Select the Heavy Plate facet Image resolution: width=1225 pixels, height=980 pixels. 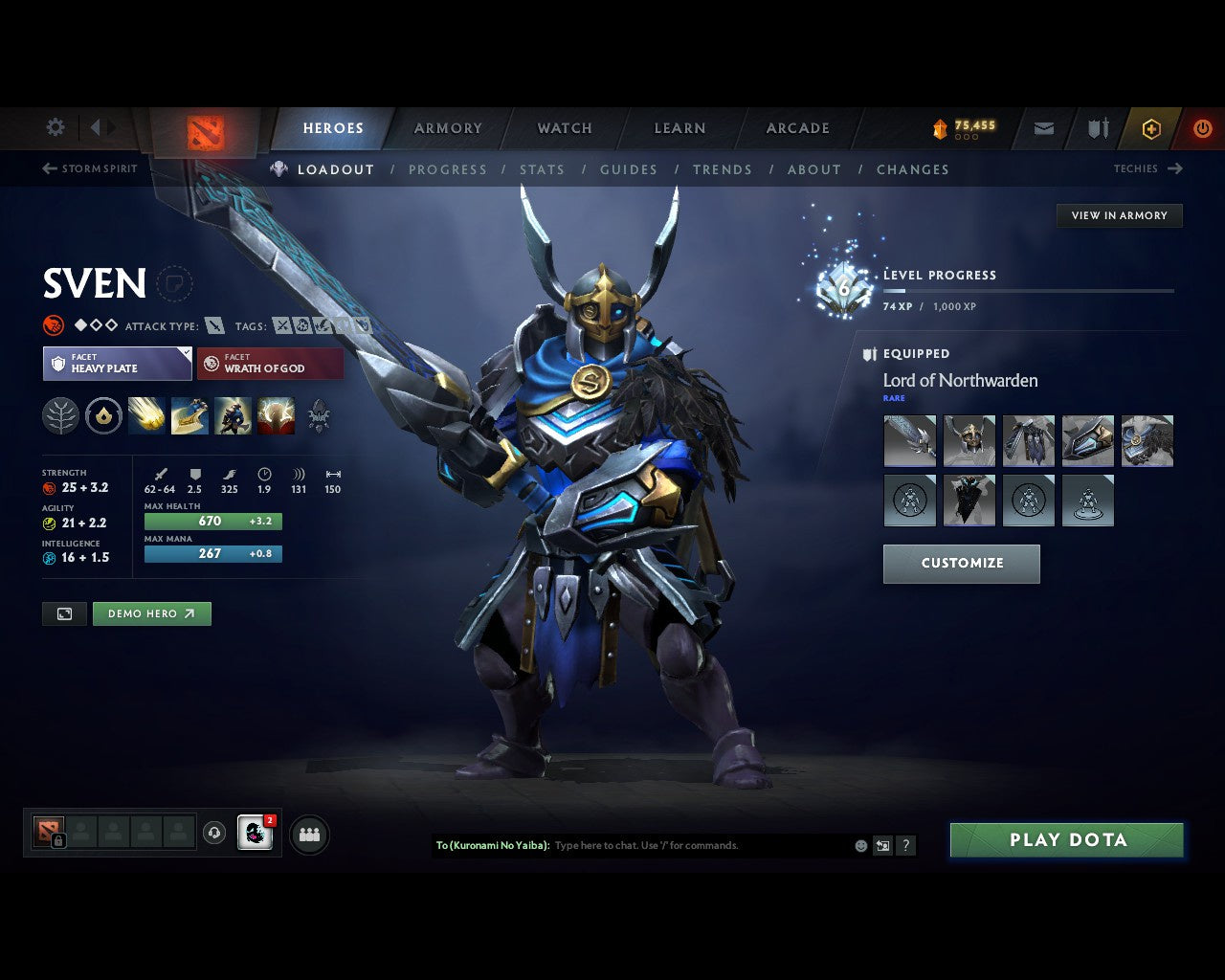pyautogui.click(x=117, y=364)
